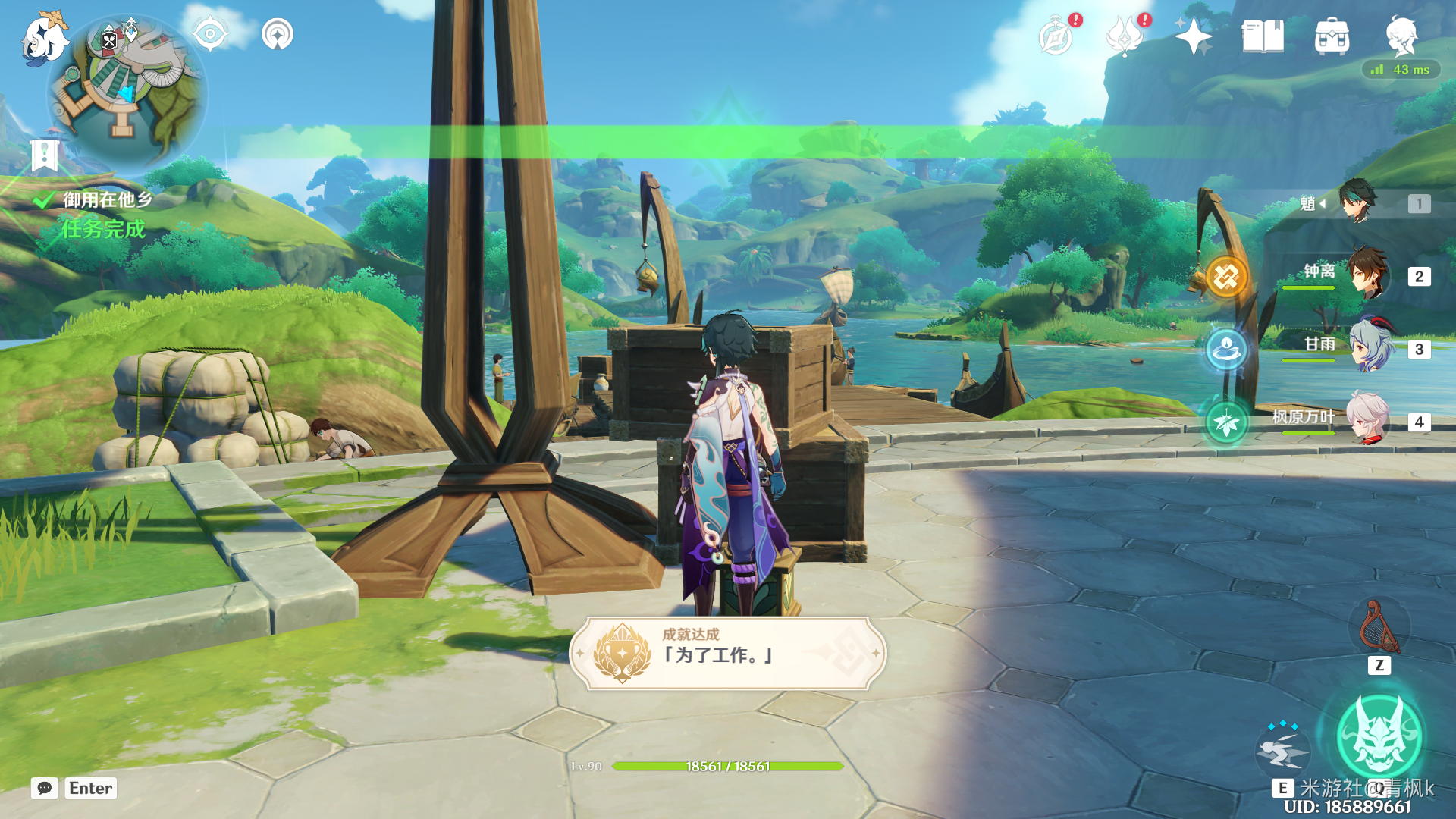1456x819 pixels.
Task: Open the character screen profile icon
Action: tap(1401, 35)
